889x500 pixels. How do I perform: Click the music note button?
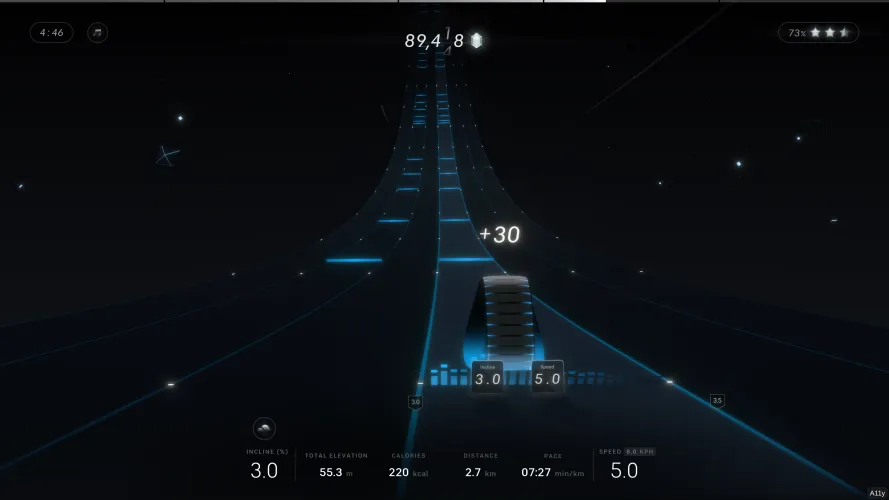[x=98, y=33]
